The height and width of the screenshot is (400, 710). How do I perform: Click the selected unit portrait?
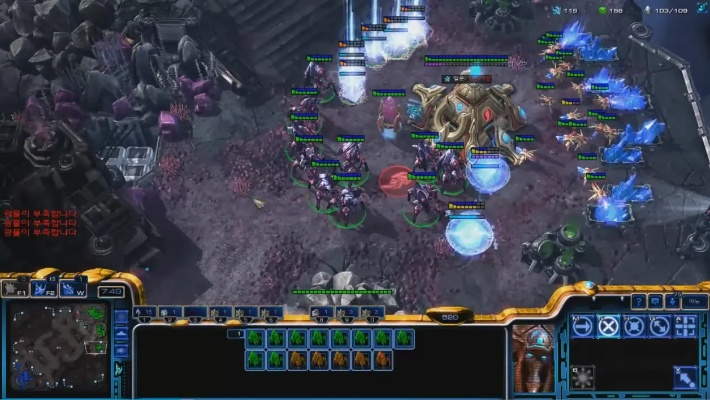point(533,357)
